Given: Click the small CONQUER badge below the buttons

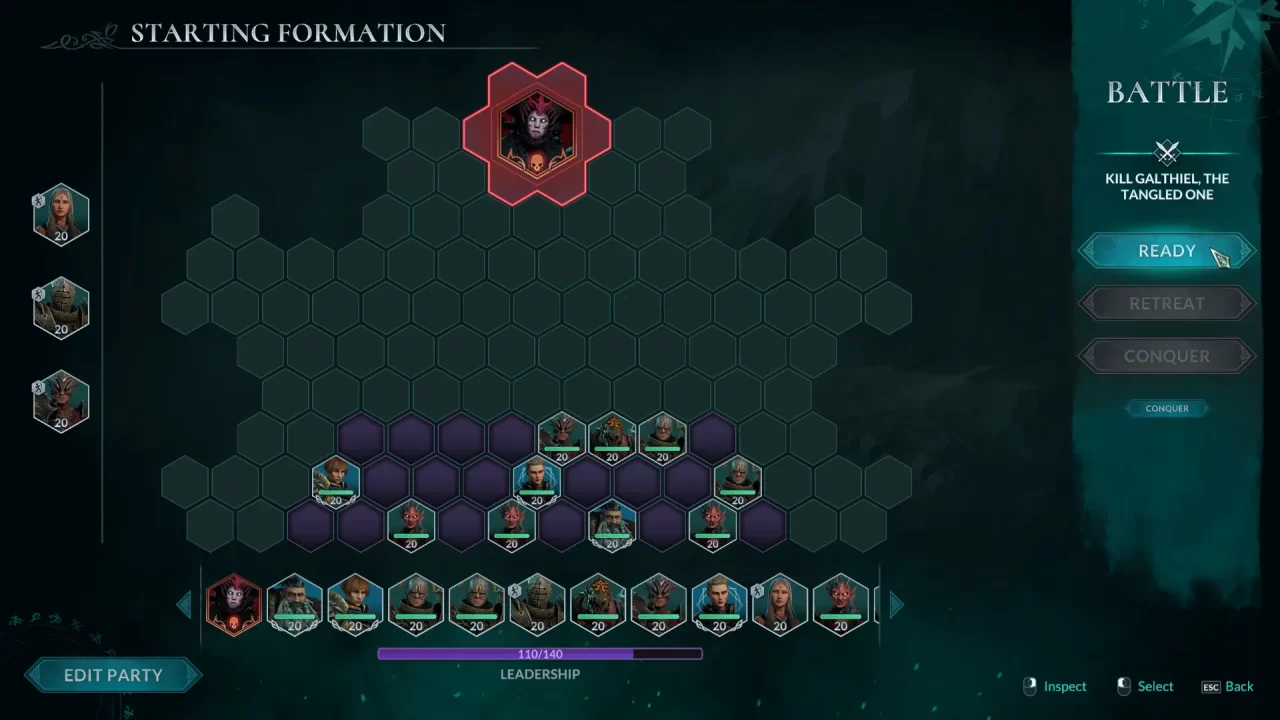Looking at the screenshot, I should pyautogui.click(x=1166, y=408).
